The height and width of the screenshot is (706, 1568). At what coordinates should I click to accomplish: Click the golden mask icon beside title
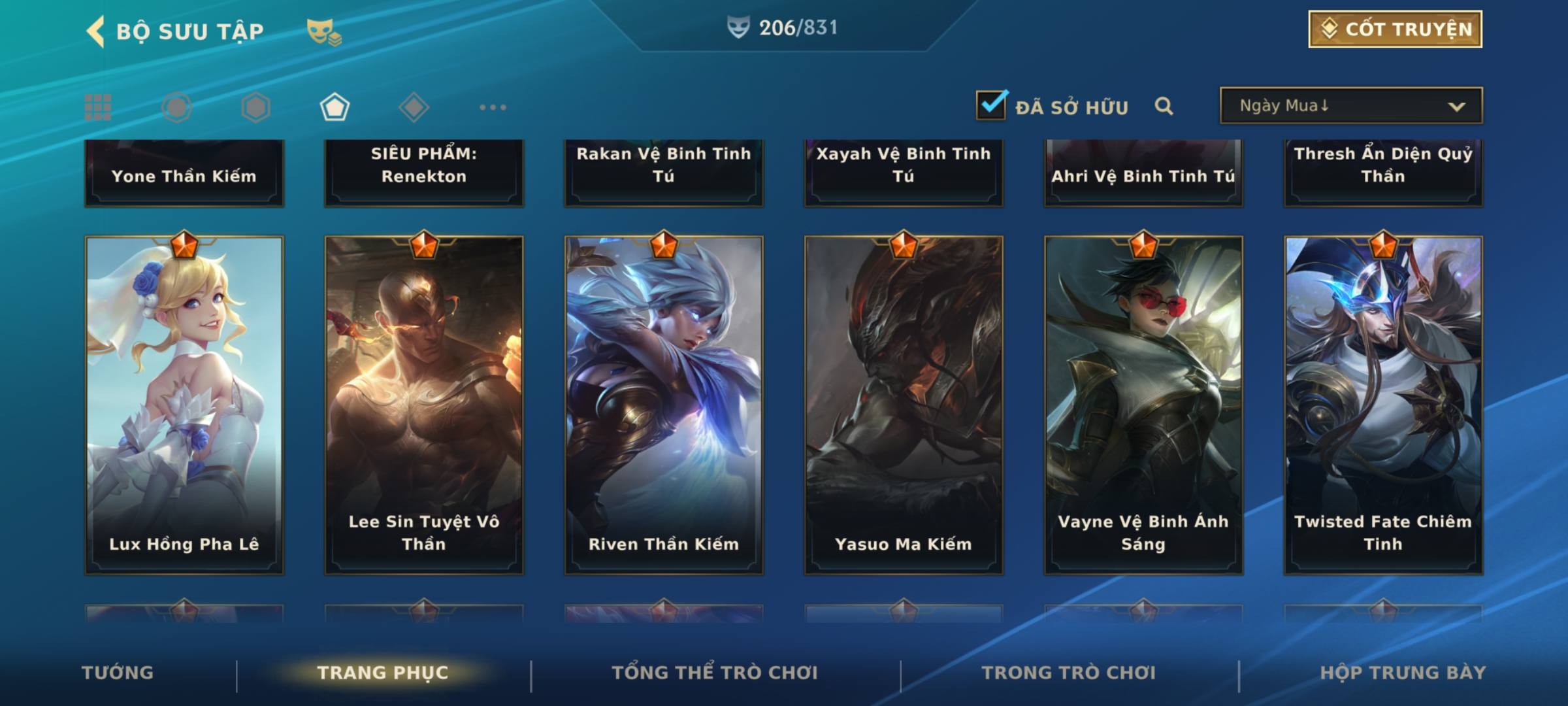[x=323, y=31]
